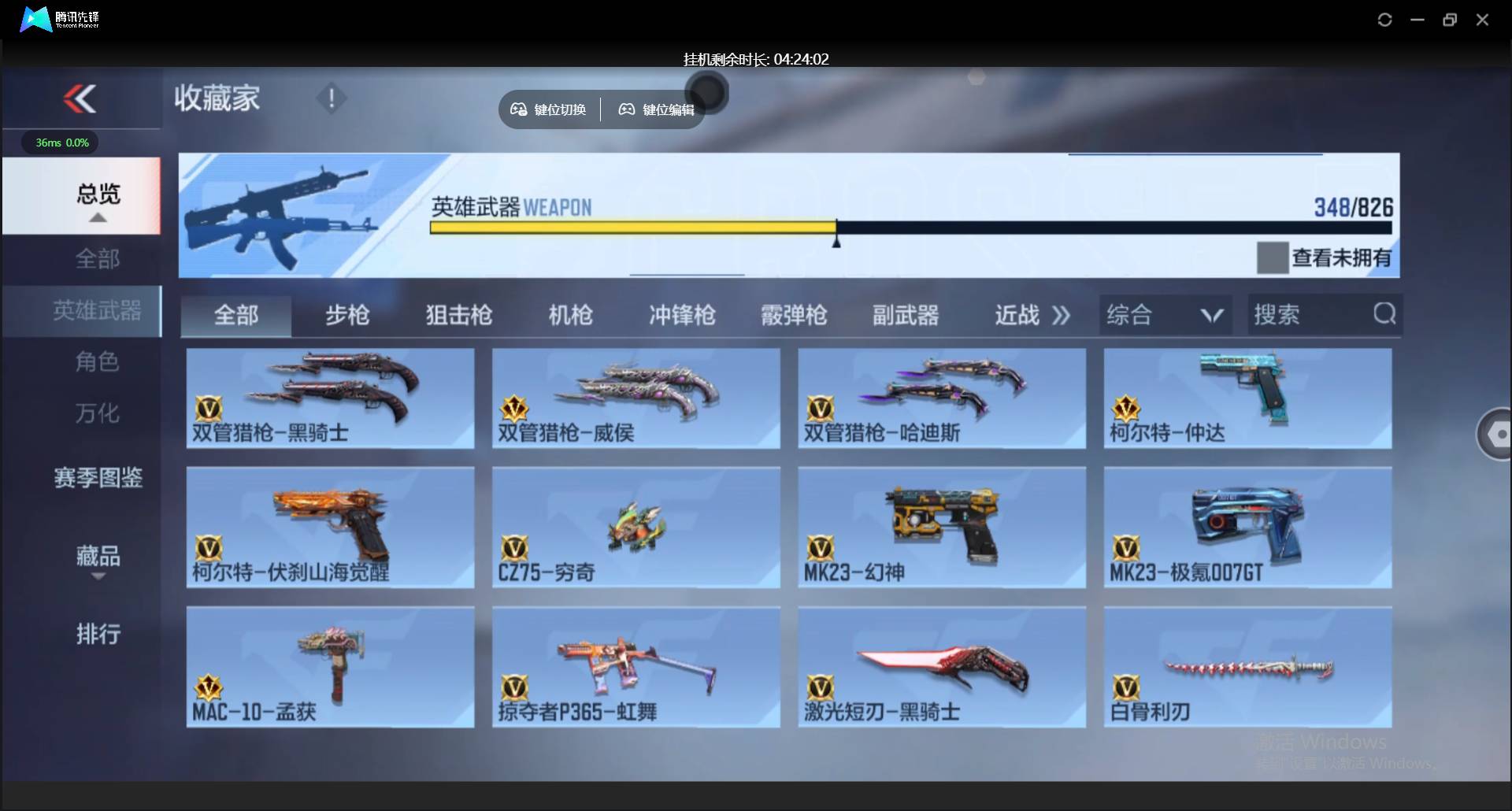
Task: Click the 36ms ping indicator
Action: point(59,143)
